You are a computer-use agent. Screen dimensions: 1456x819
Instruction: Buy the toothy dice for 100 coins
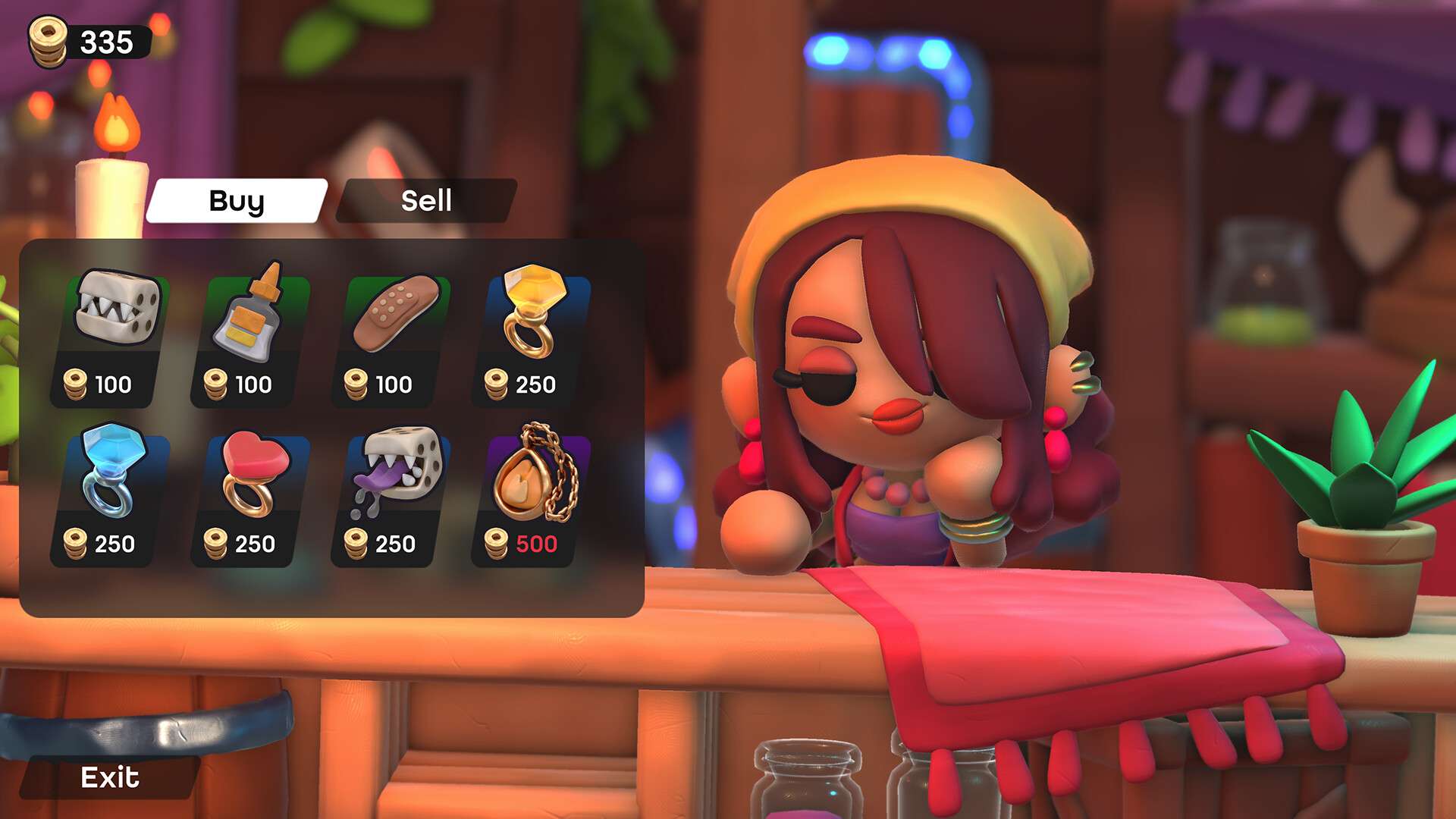click(x=112, y=337)
